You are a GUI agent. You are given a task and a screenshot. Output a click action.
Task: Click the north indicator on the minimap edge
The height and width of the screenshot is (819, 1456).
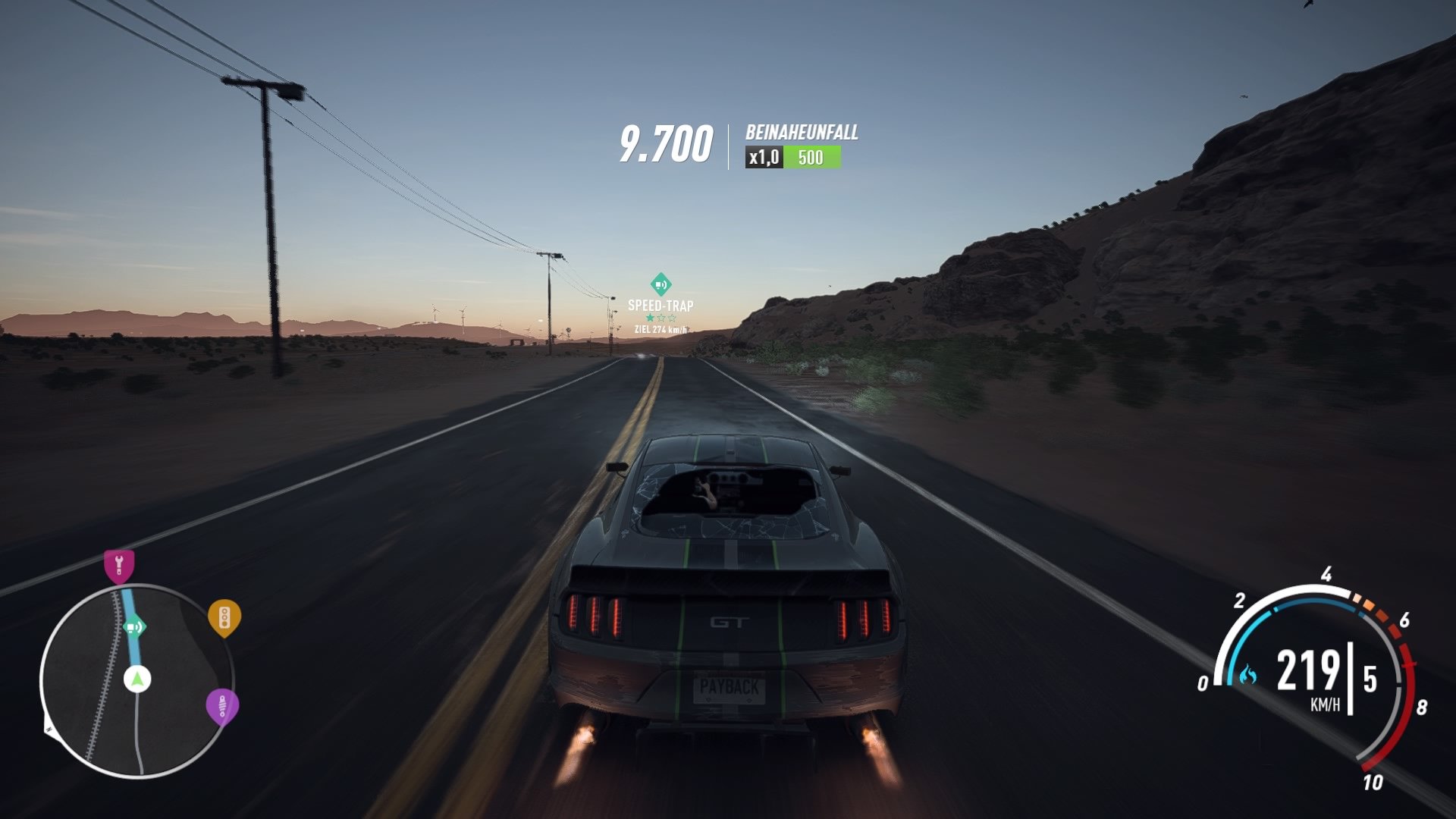[48, 731]
